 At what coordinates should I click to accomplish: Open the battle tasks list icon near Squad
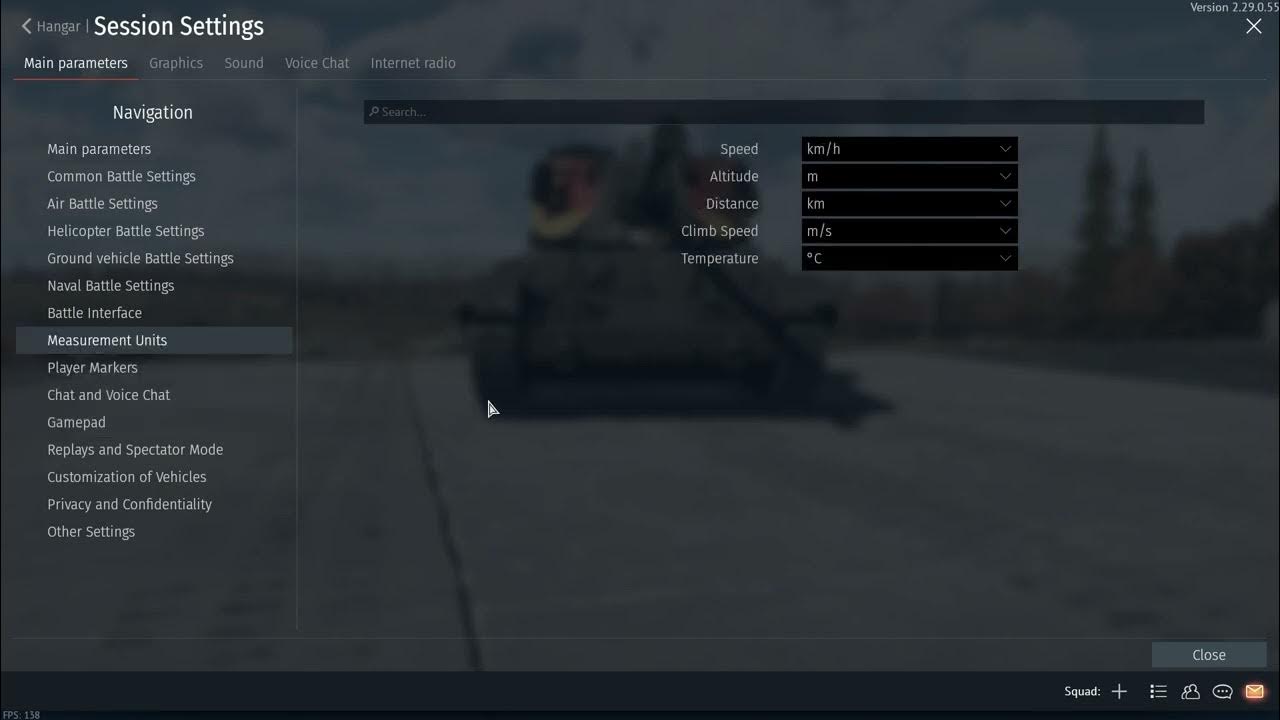pyautogui.click(x=1158, y=691)
